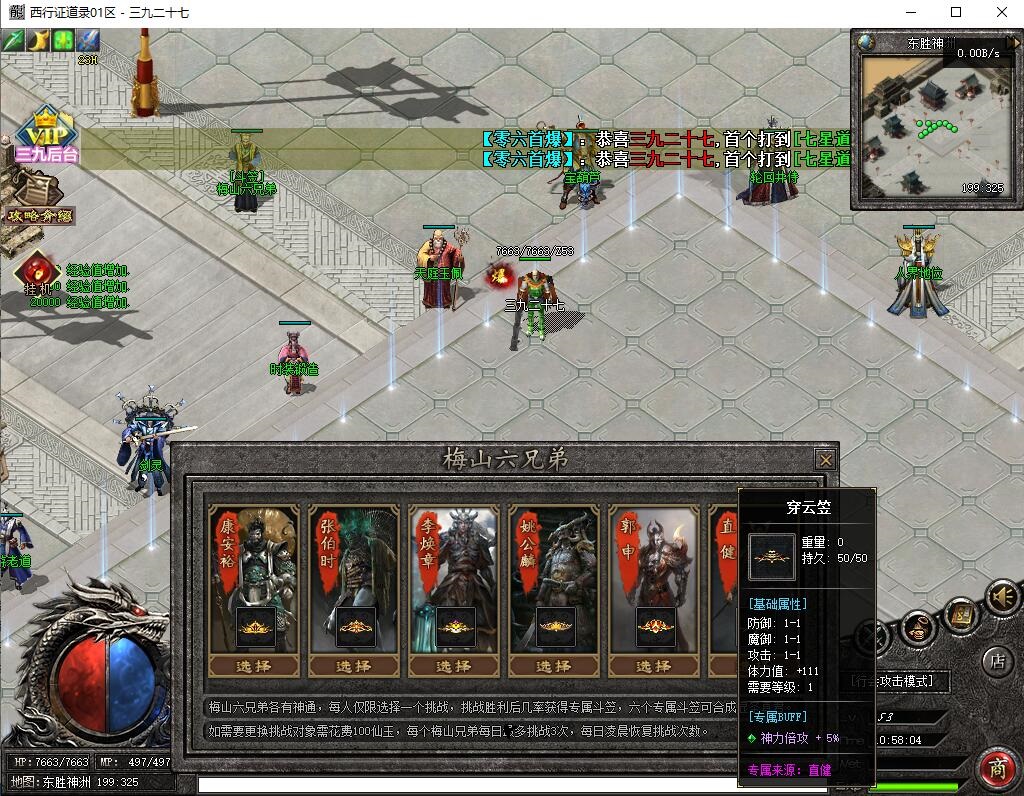Image resolution: width=1024 pixels, height=796 pixels.
Task: Toggle the 挂机 auto-battle icon
Action: (38, 271)
